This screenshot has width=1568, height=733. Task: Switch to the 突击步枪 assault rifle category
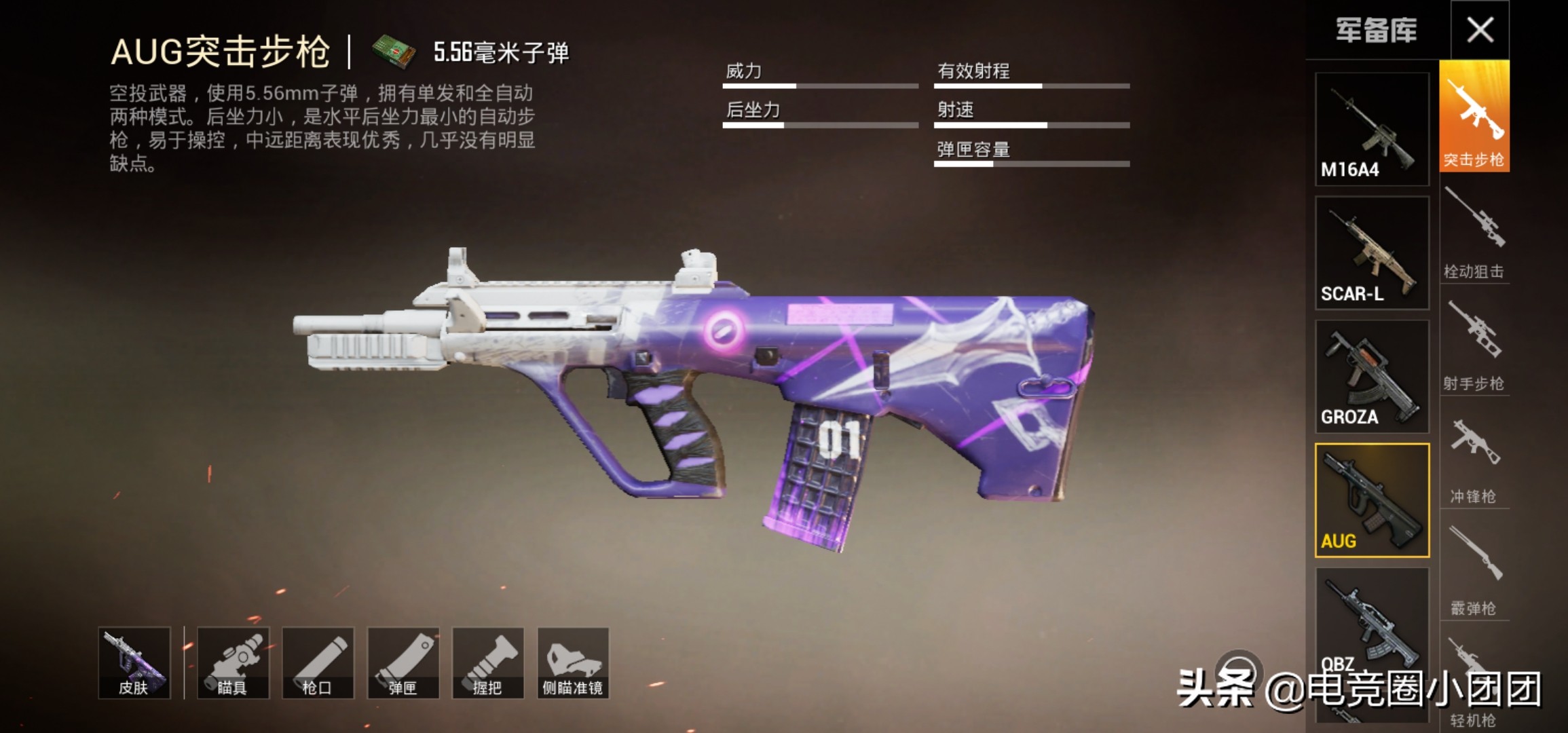(x=1474, y=116)
